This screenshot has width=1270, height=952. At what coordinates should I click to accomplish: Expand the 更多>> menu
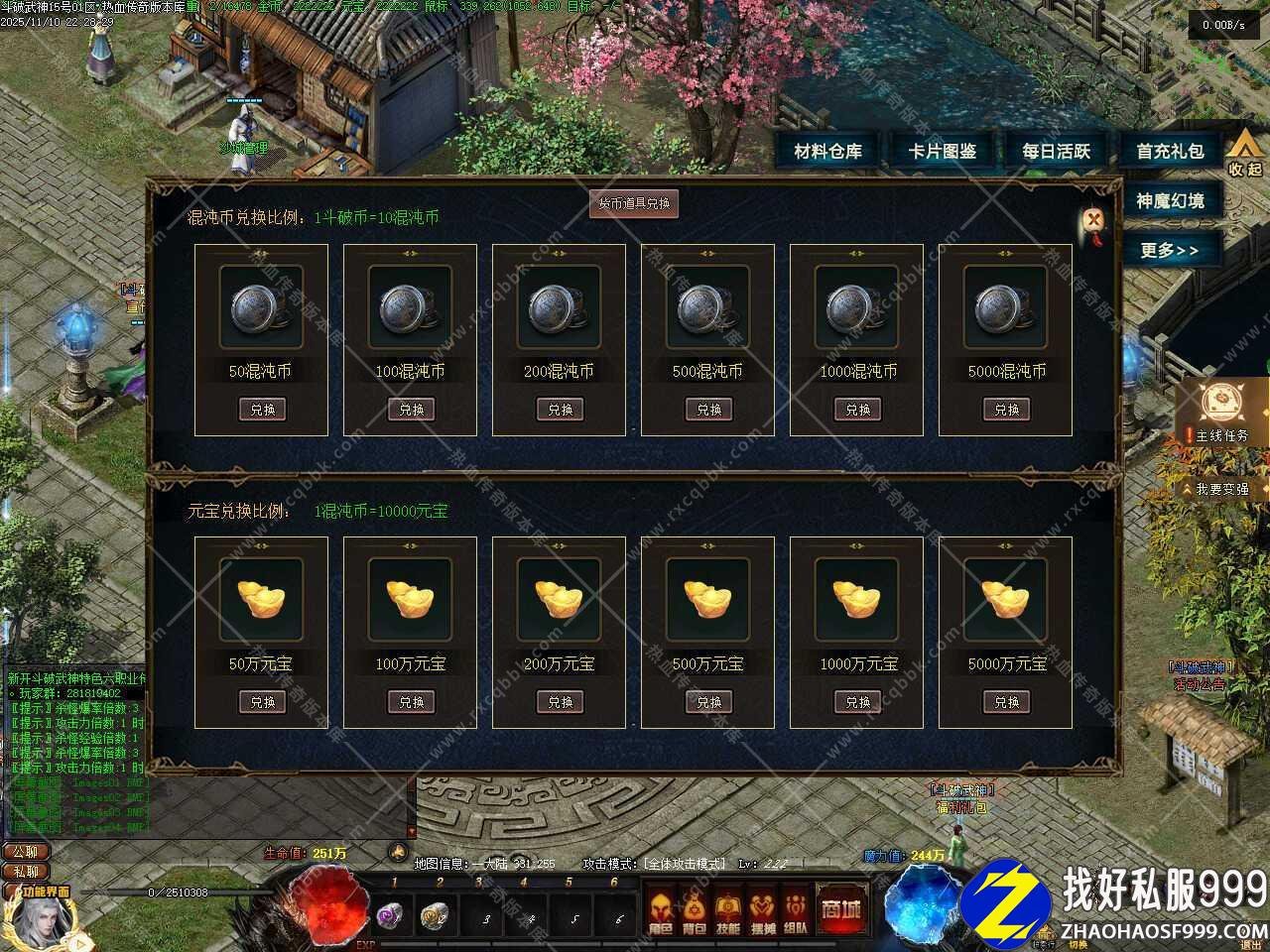point(1169,250)
